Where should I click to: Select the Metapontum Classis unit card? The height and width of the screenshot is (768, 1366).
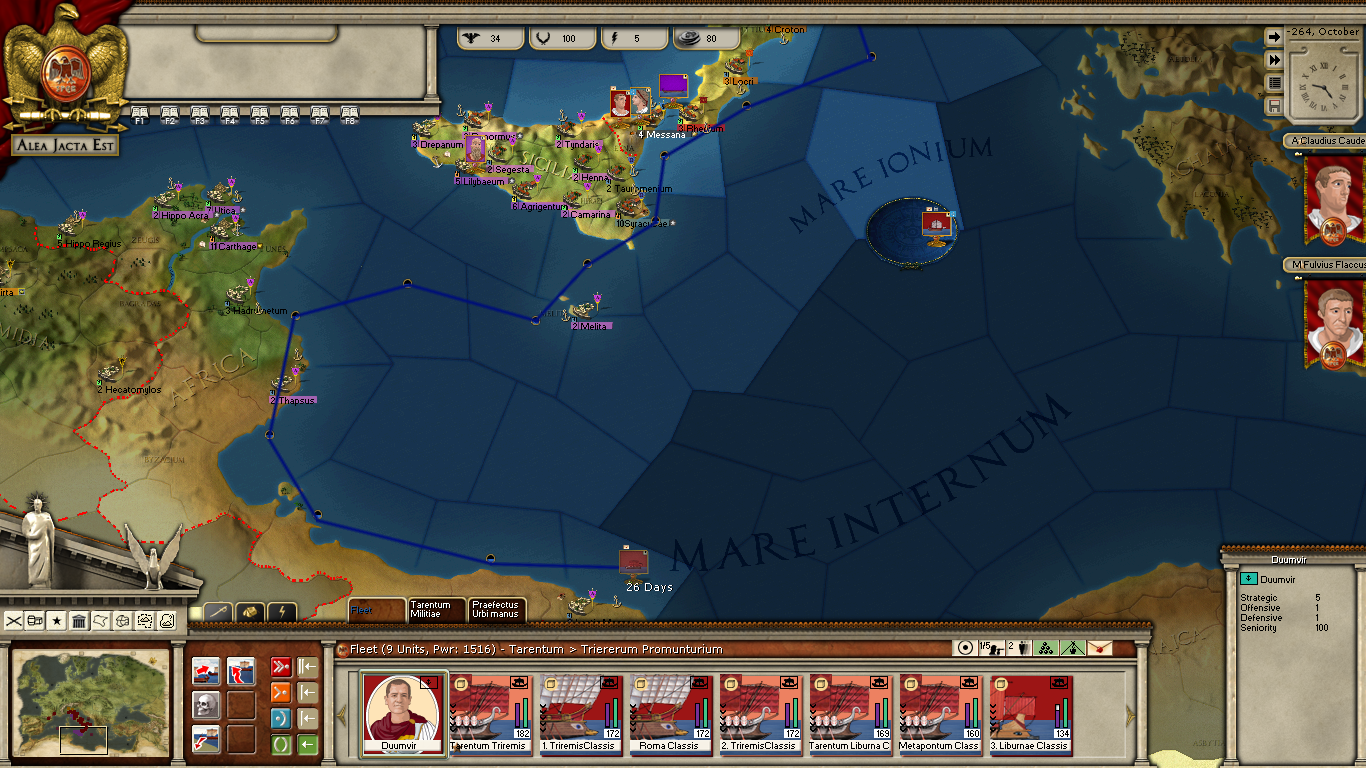click(940, 712)
